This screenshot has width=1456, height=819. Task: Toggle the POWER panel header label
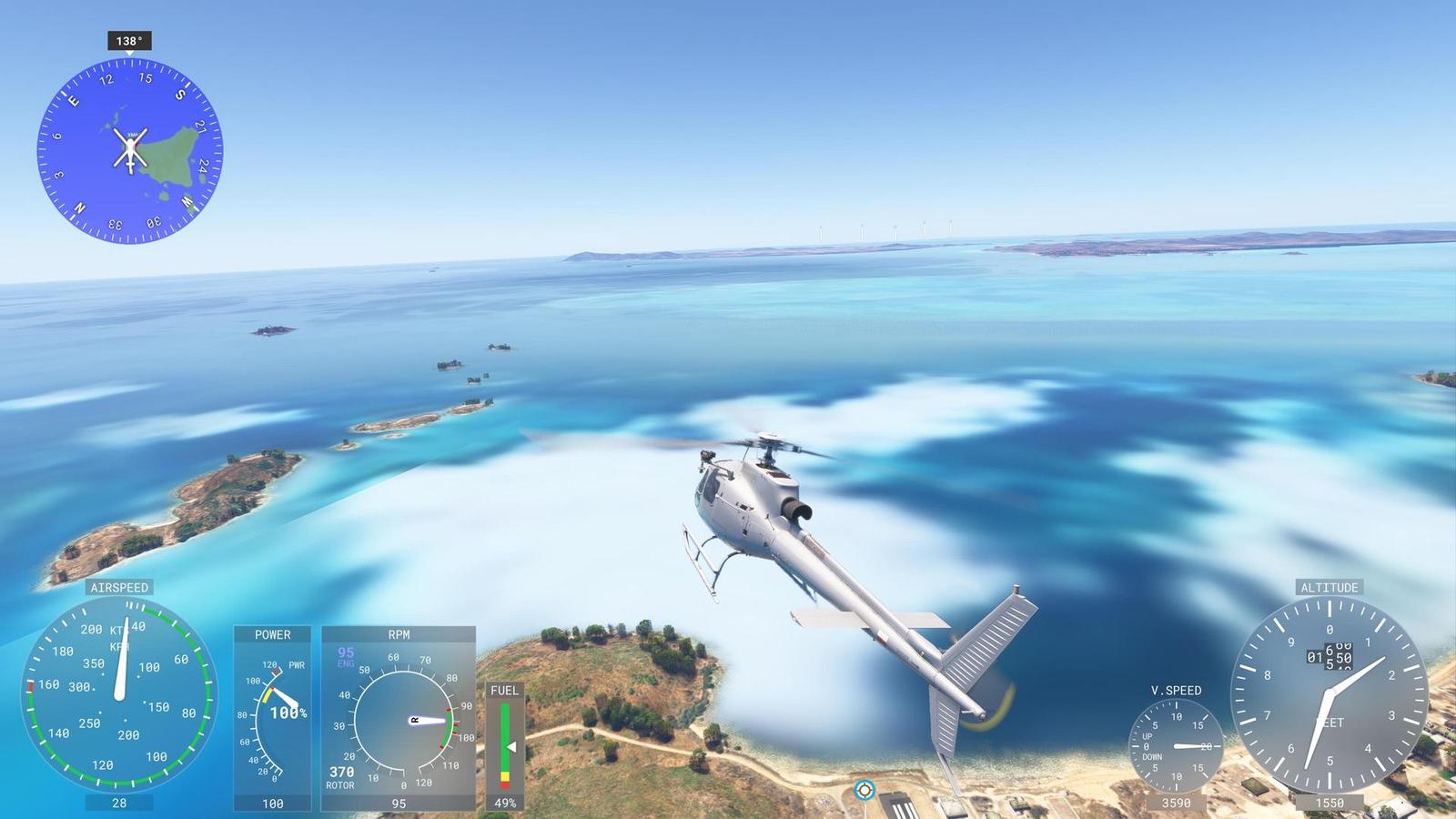point(273,634)
